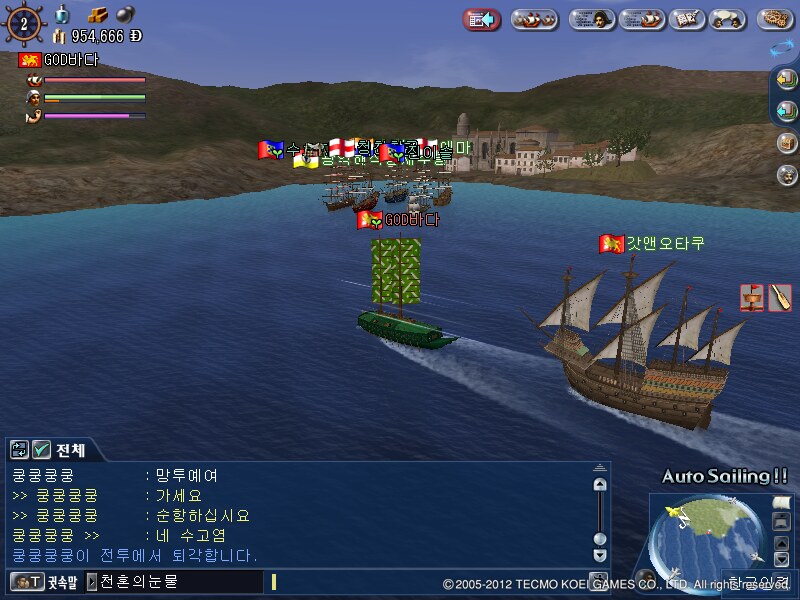Click the bearded sailor face side button

pos(787,174)
